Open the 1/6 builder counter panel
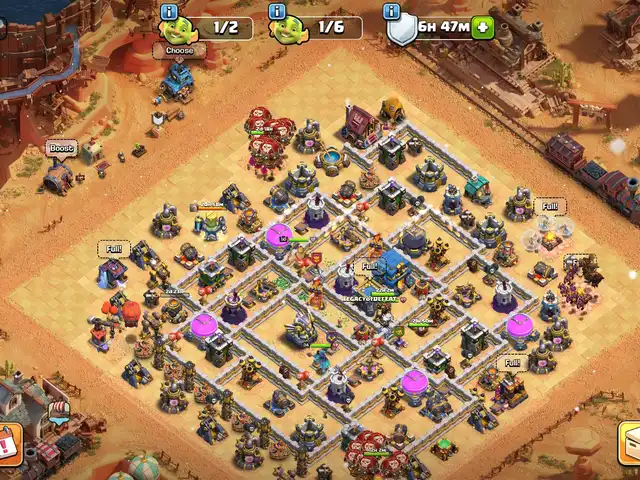Viewport: 640px width, 480px height. pos(324,28)
